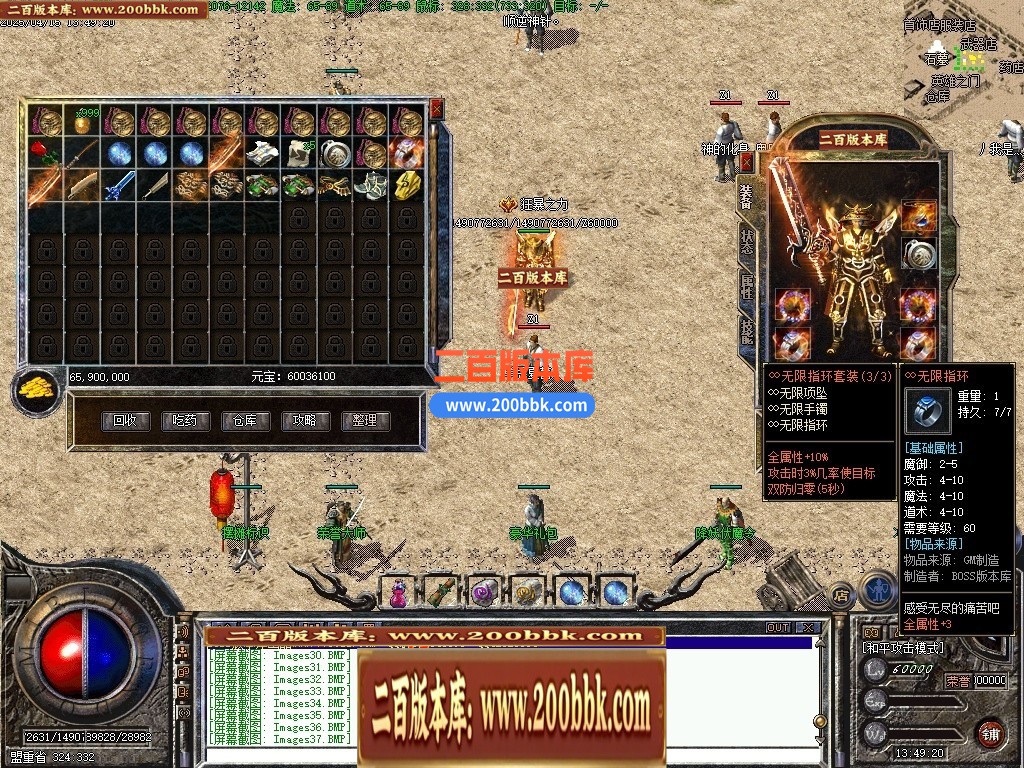The width and height of the screenshot is (1024, 768).
Task: Click the 回收 recycle button
Action: pos(125,421)
